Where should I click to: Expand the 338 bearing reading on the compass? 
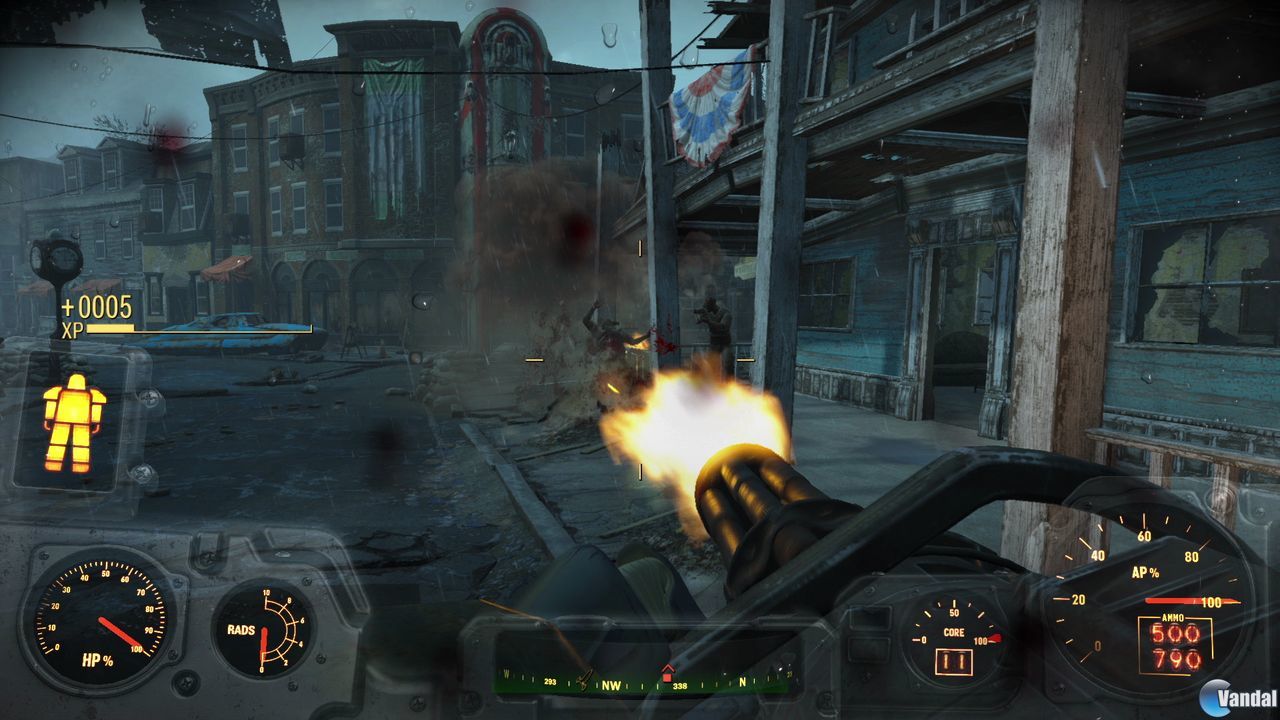[679, 686]
